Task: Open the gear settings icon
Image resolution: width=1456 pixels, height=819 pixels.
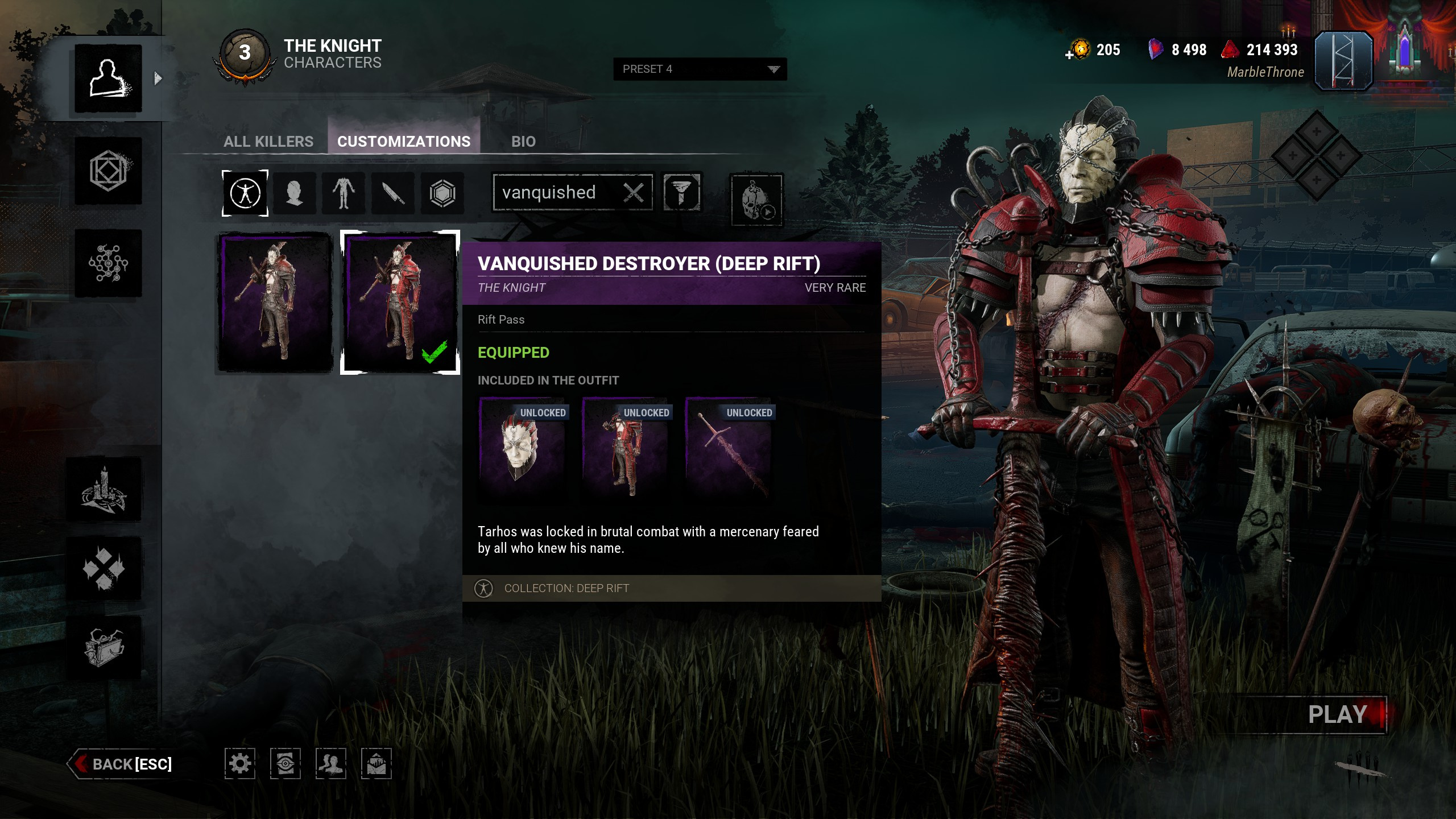Action: tap(239, 763)
